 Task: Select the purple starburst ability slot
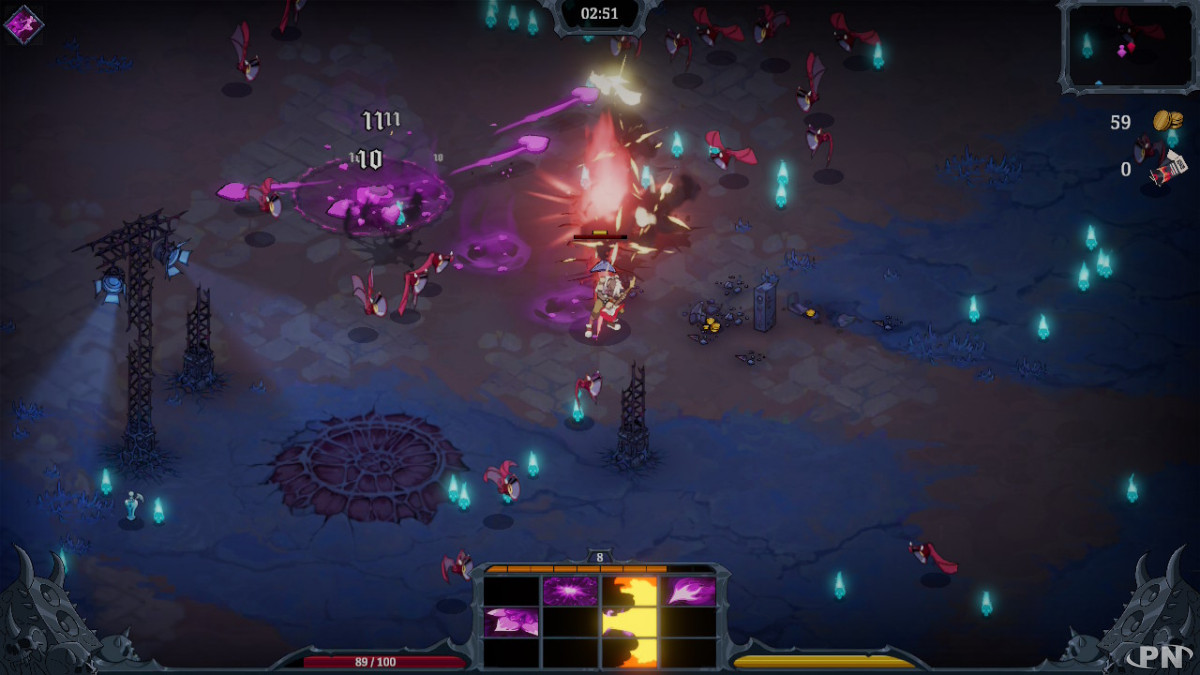point(570,591)
